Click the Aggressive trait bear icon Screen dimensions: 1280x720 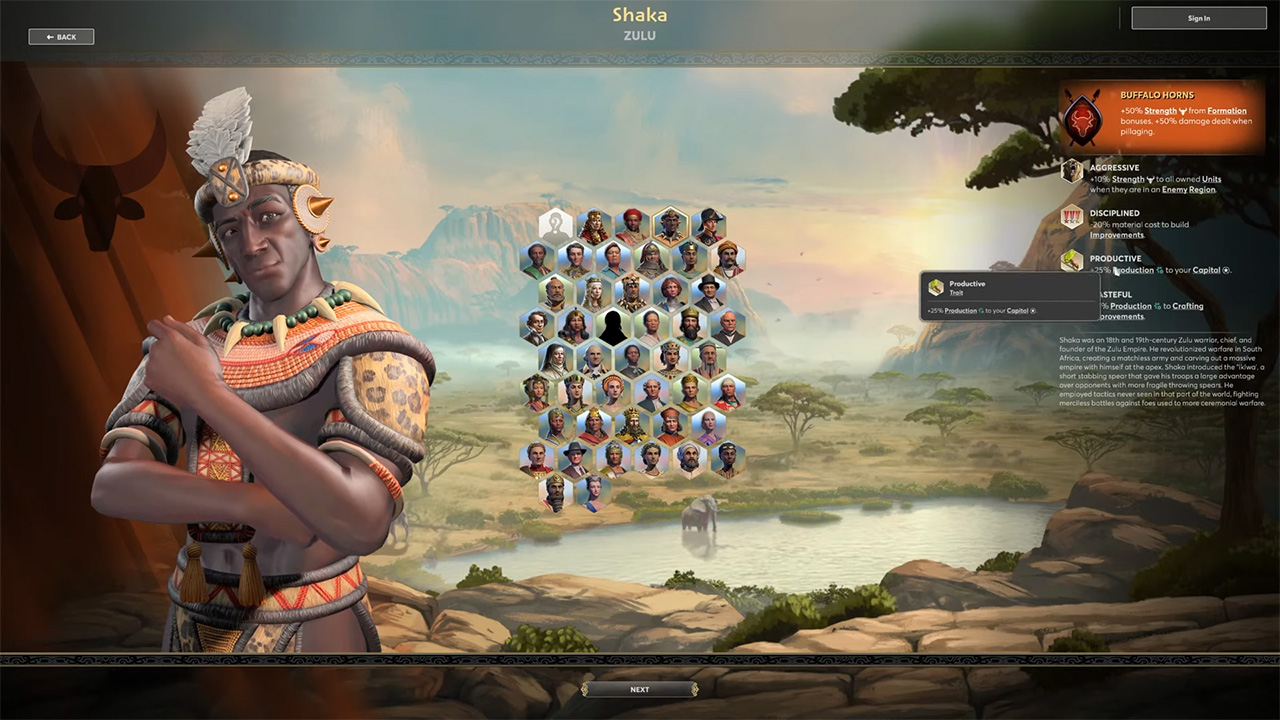tap(1072, 171)
